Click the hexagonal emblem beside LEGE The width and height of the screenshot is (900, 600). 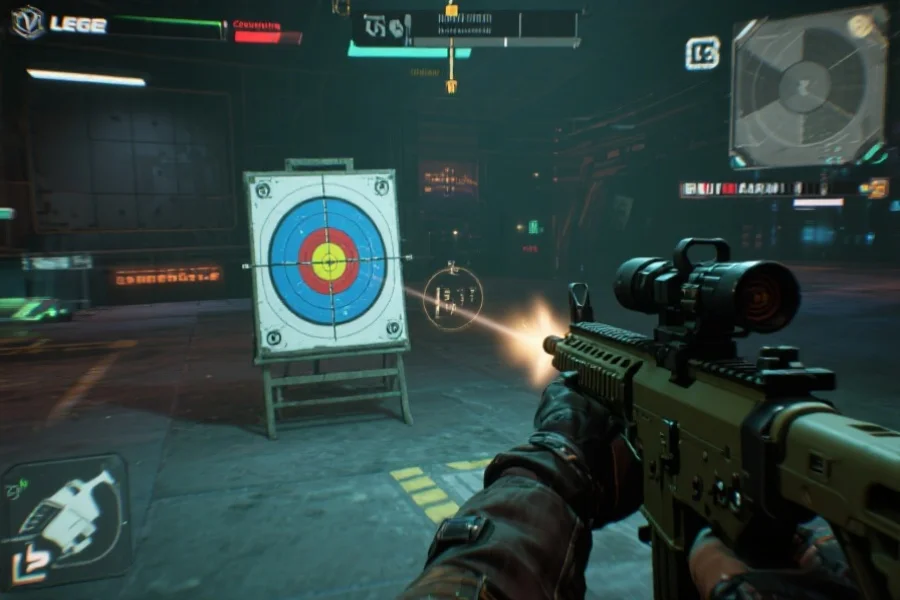[28, 23]
